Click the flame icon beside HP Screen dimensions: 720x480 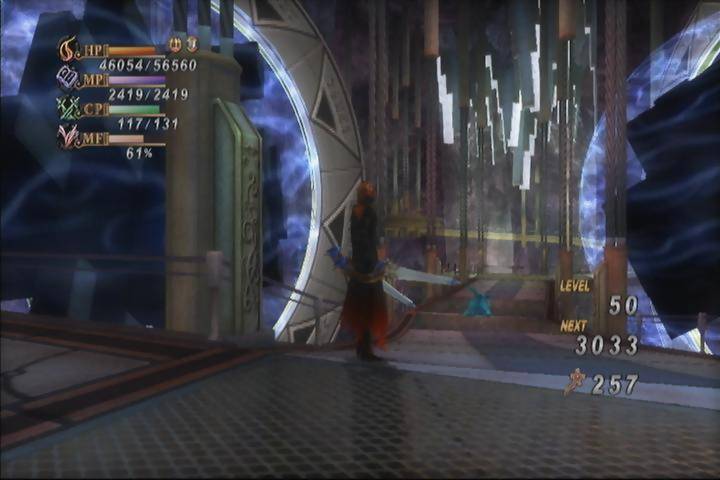68,49
